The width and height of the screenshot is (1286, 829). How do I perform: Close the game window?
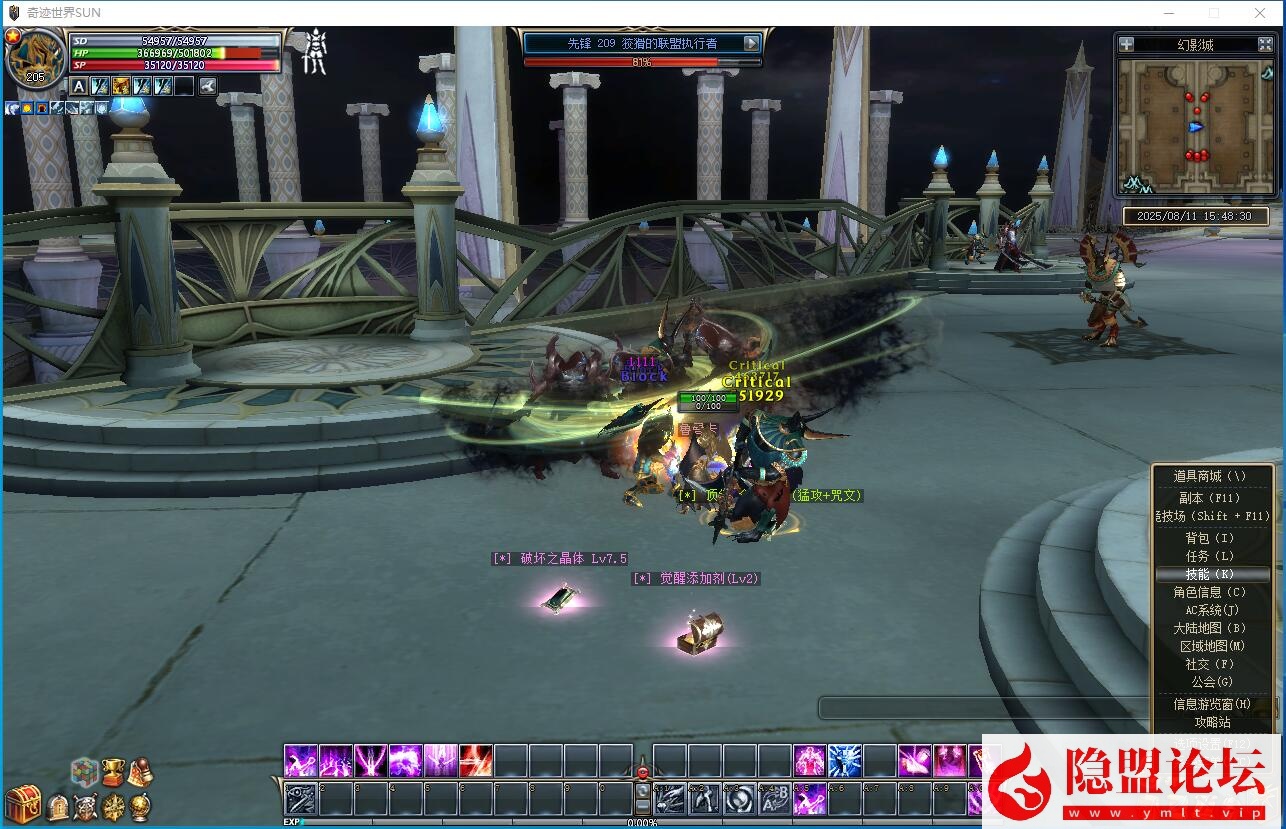tap(1260, 13)
